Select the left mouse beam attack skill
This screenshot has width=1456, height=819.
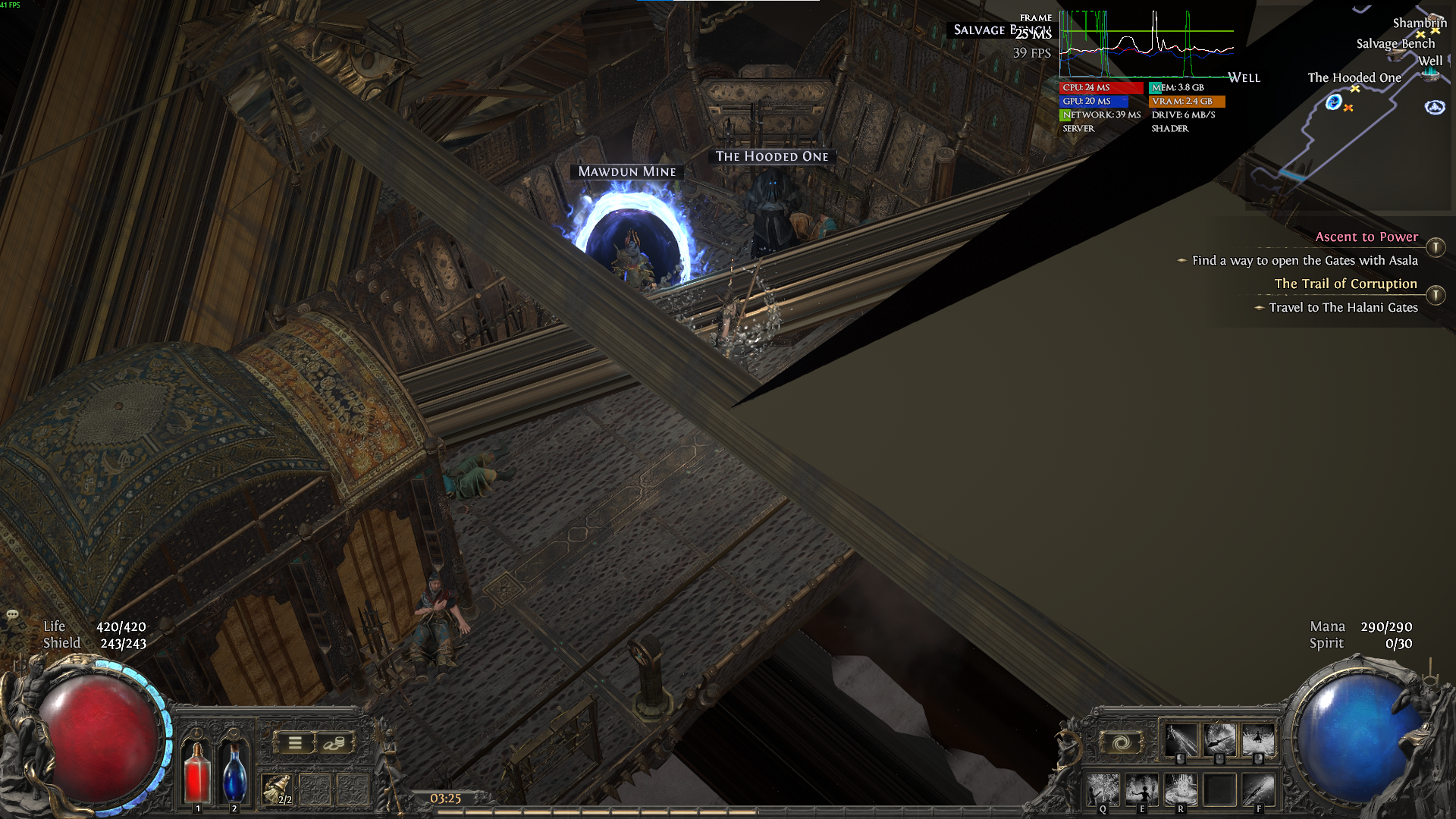(x=1181, y=739)
